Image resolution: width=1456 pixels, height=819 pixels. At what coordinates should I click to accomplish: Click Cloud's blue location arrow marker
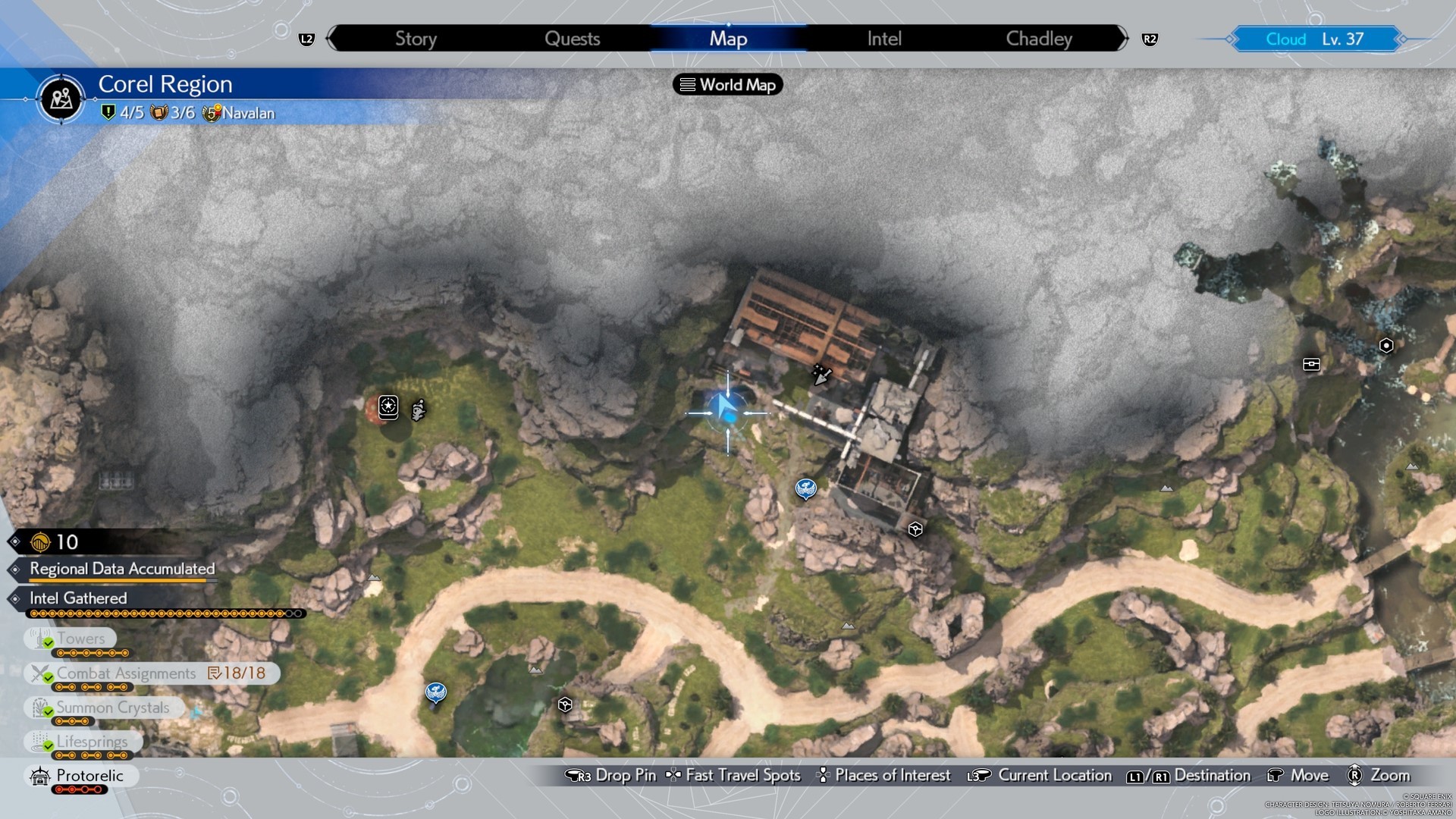(x=726, y=412)
